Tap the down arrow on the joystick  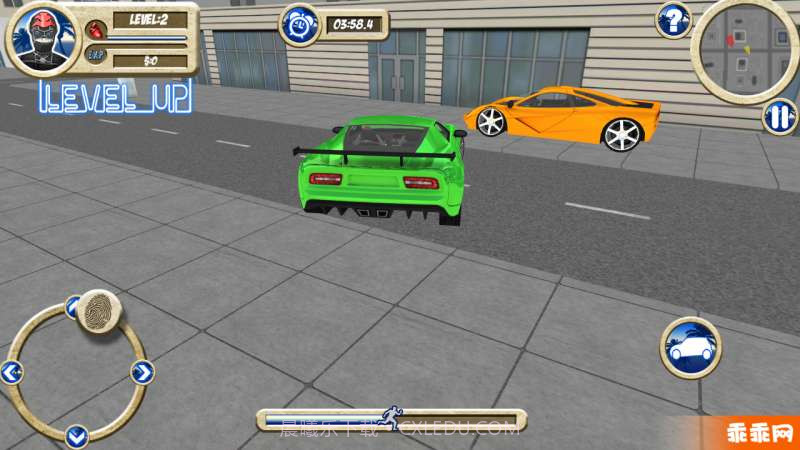(x=77, y=435)
